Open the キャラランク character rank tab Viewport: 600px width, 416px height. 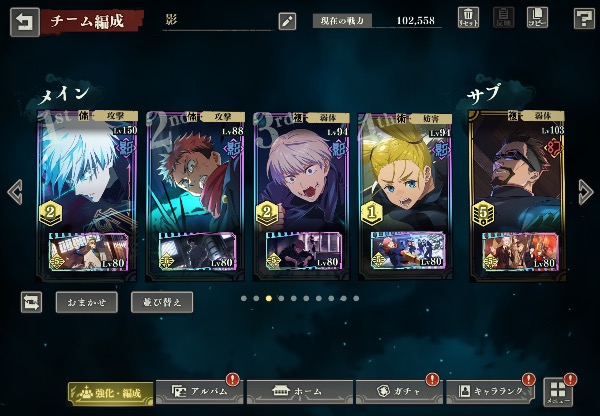490,391
